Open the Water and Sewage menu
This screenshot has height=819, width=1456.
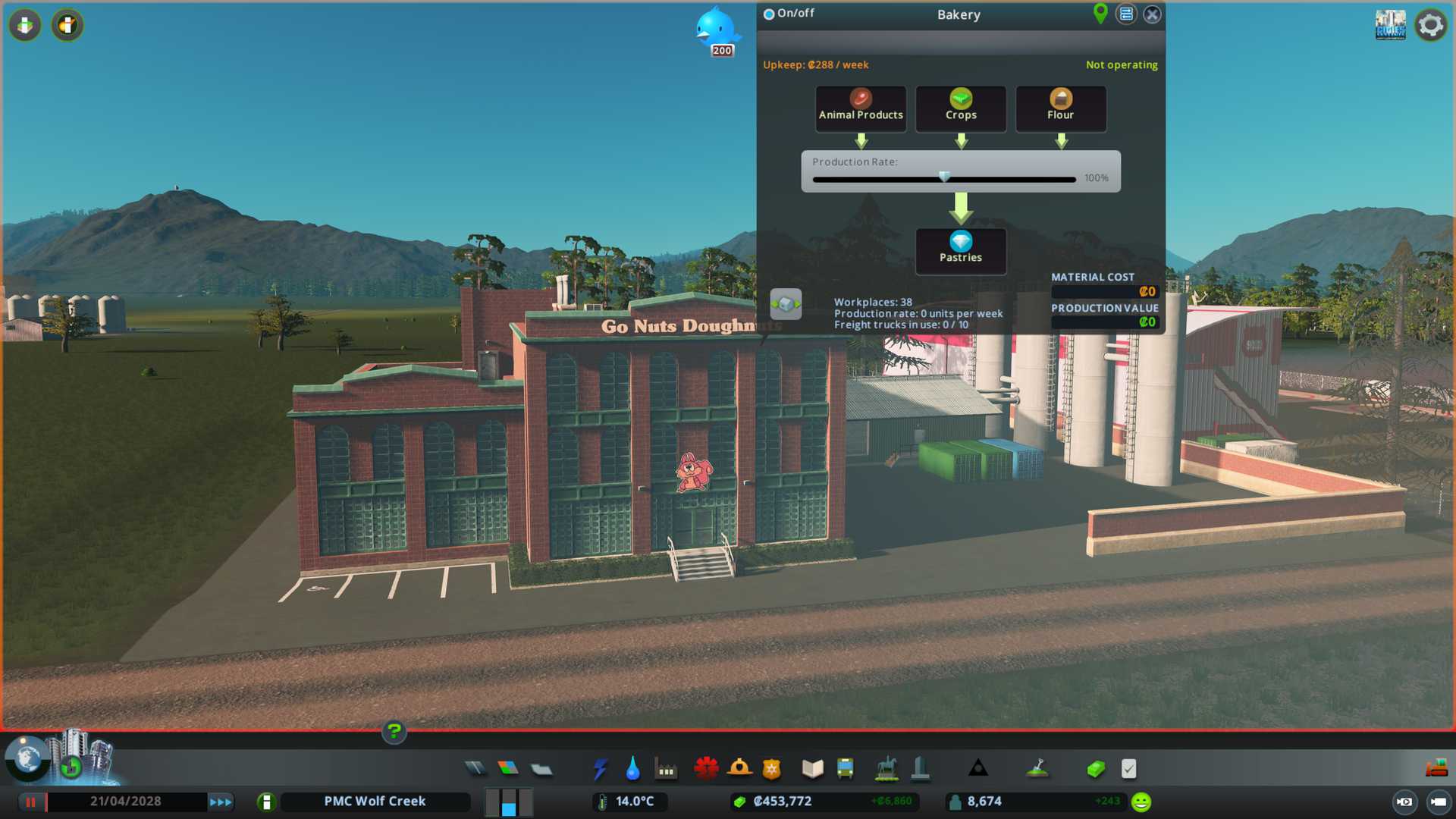point(632,769)
